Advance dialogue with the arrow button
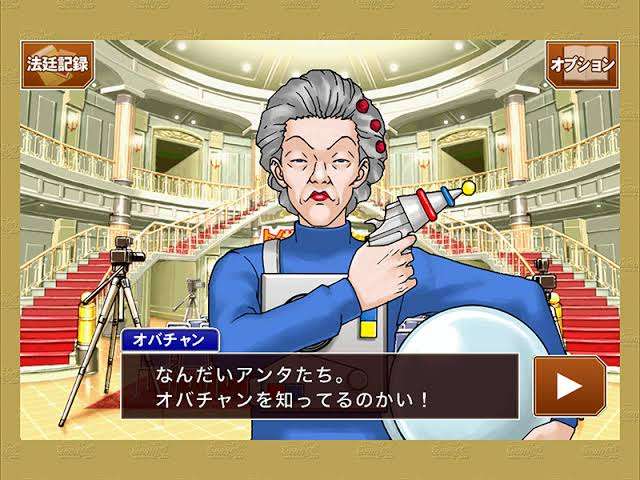Viewport: 640px width, 480px height. pyautogui.click(x=568, y=385)
